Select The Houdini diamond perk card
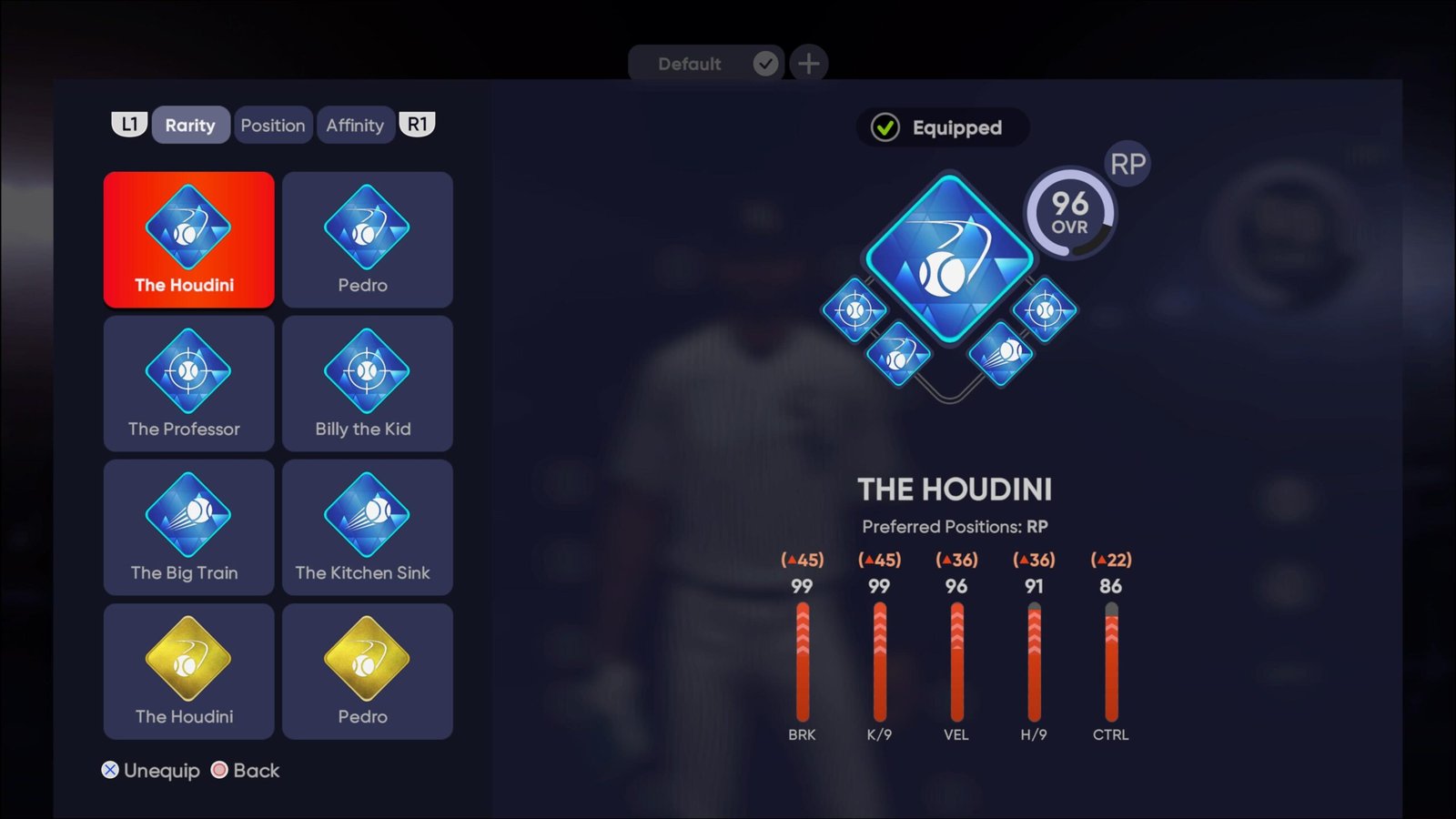 (x=187, y=238)
